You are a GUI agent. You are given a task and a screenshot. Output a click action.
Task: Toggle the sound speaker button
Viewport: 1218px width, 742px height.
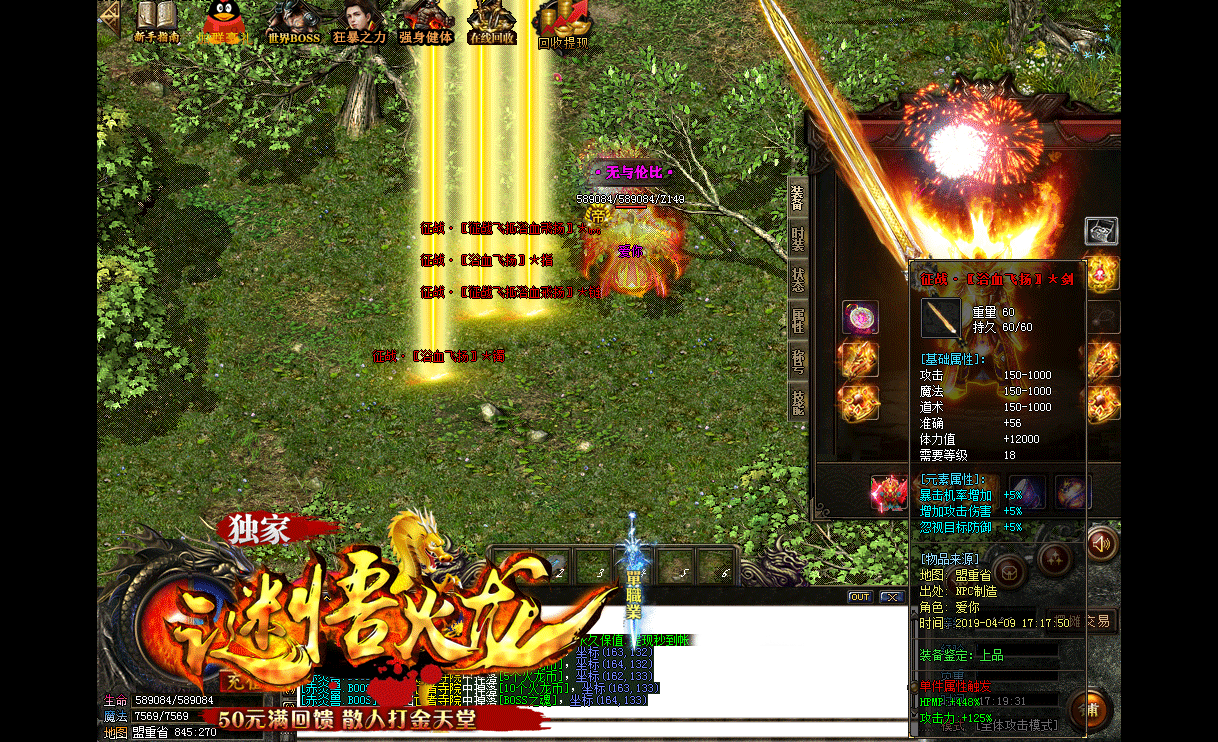pyautogui.click(x=1101, y=544)
